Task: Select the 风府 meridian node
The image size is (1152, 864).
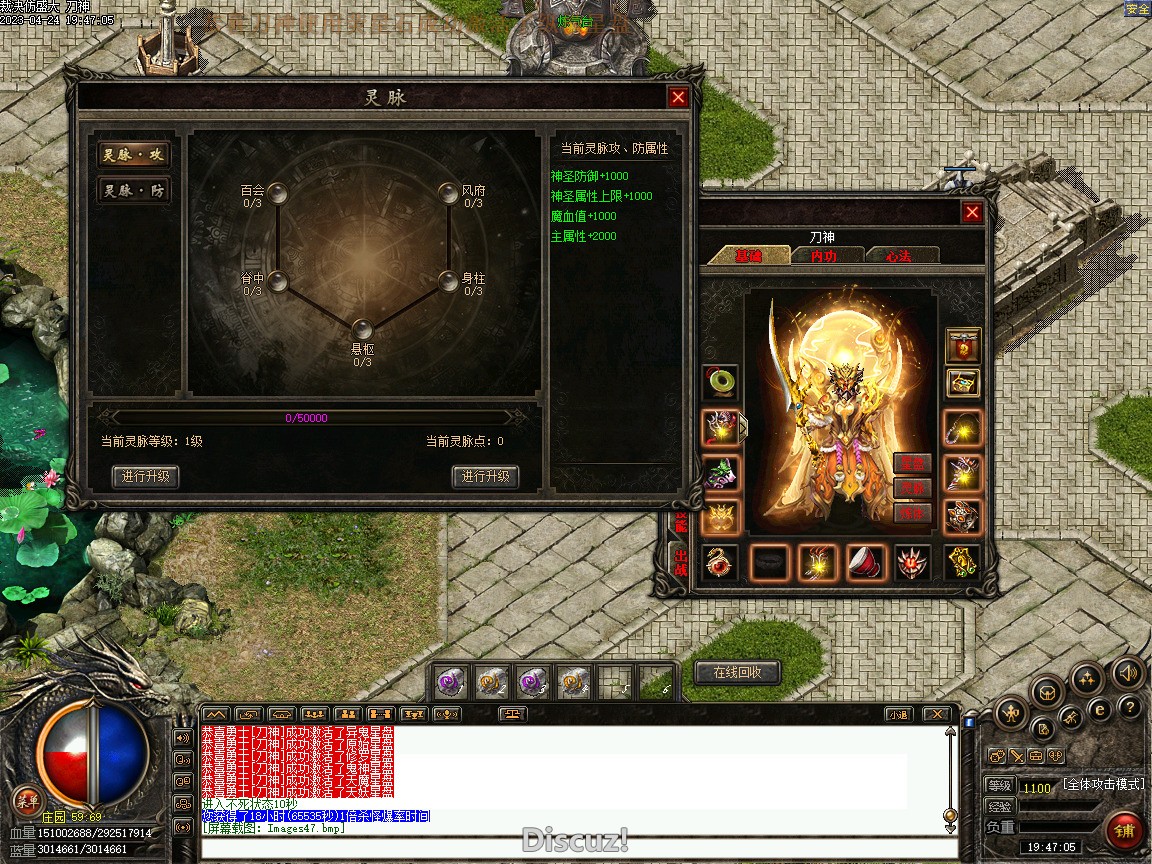Action: point(449,193)
